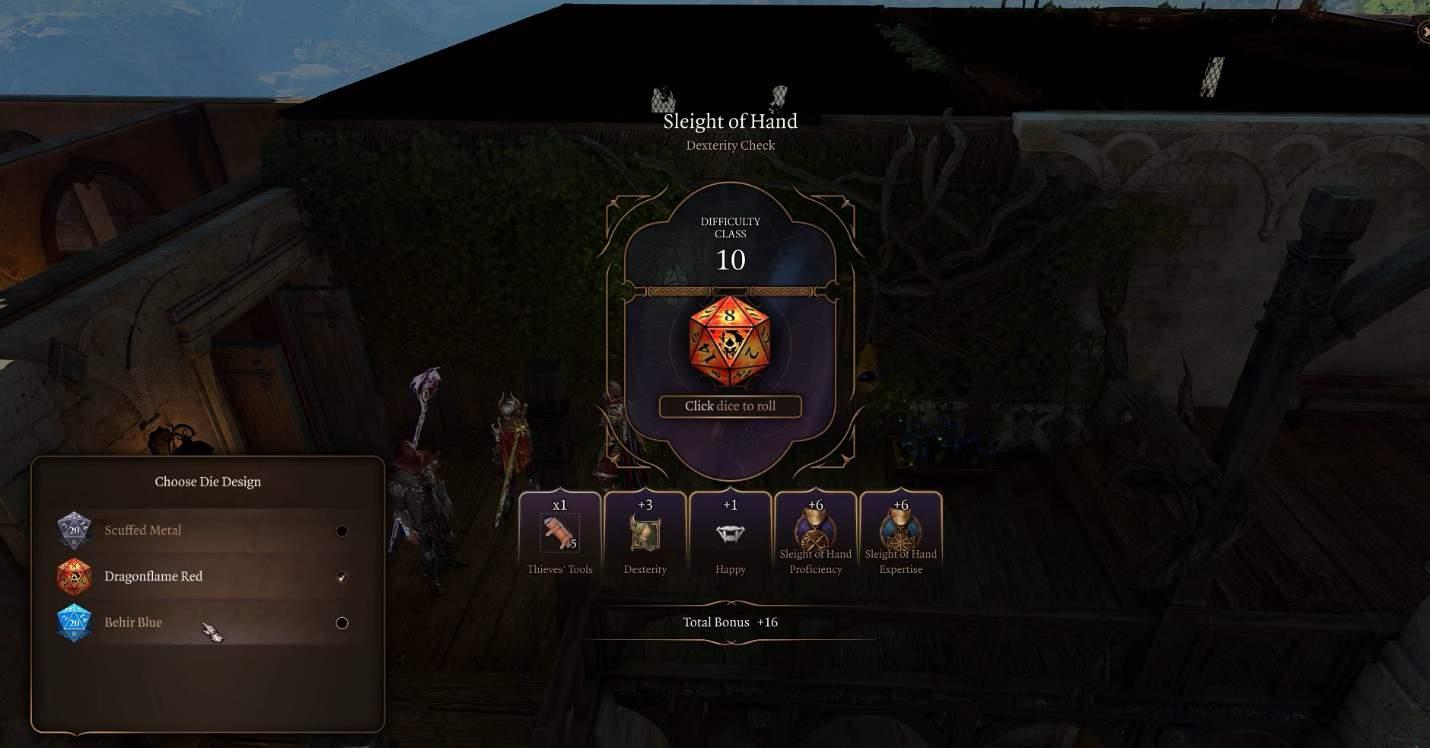Select the Happy bonus card

pyautogui.click(x=730, y=537)
